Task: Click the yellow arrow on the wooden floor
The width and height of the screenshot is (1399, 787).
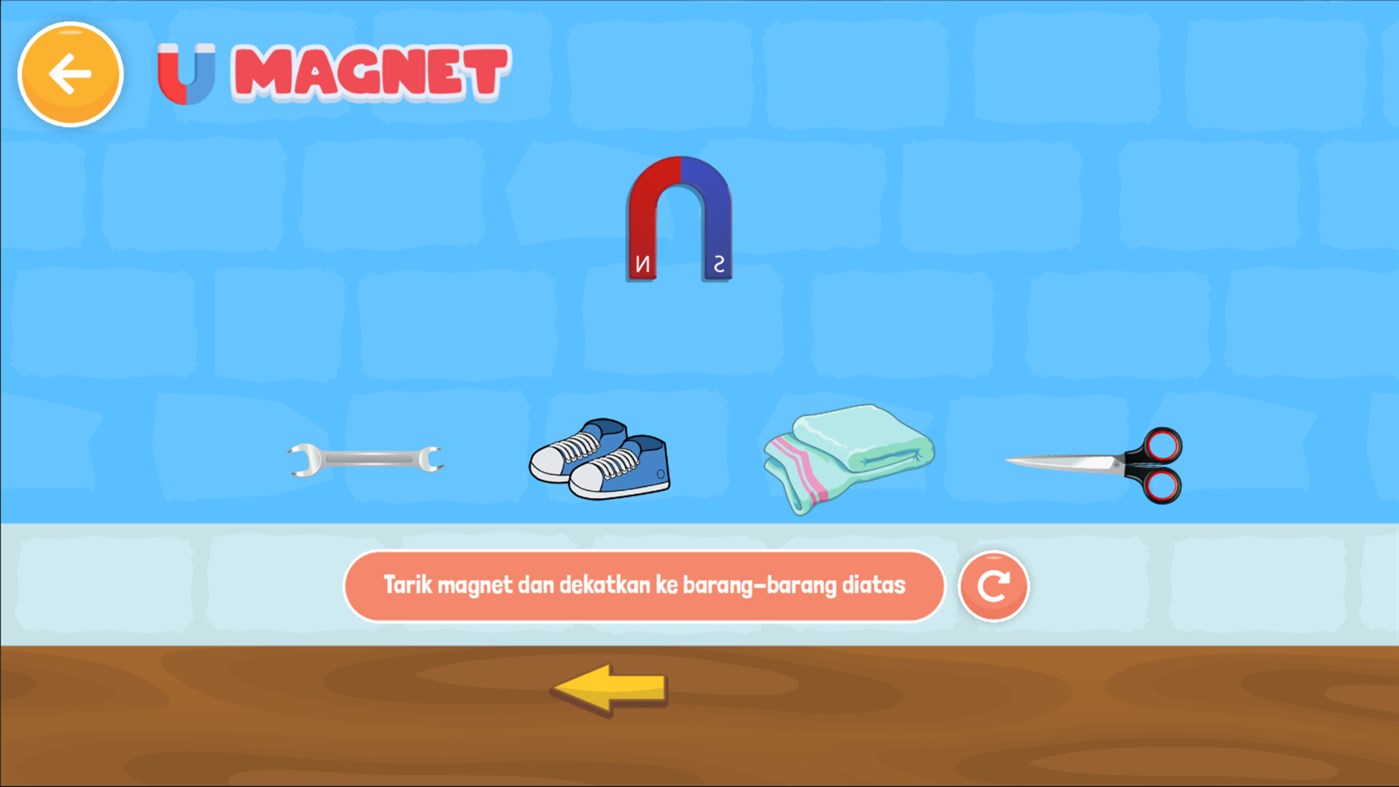Action: 608,688
